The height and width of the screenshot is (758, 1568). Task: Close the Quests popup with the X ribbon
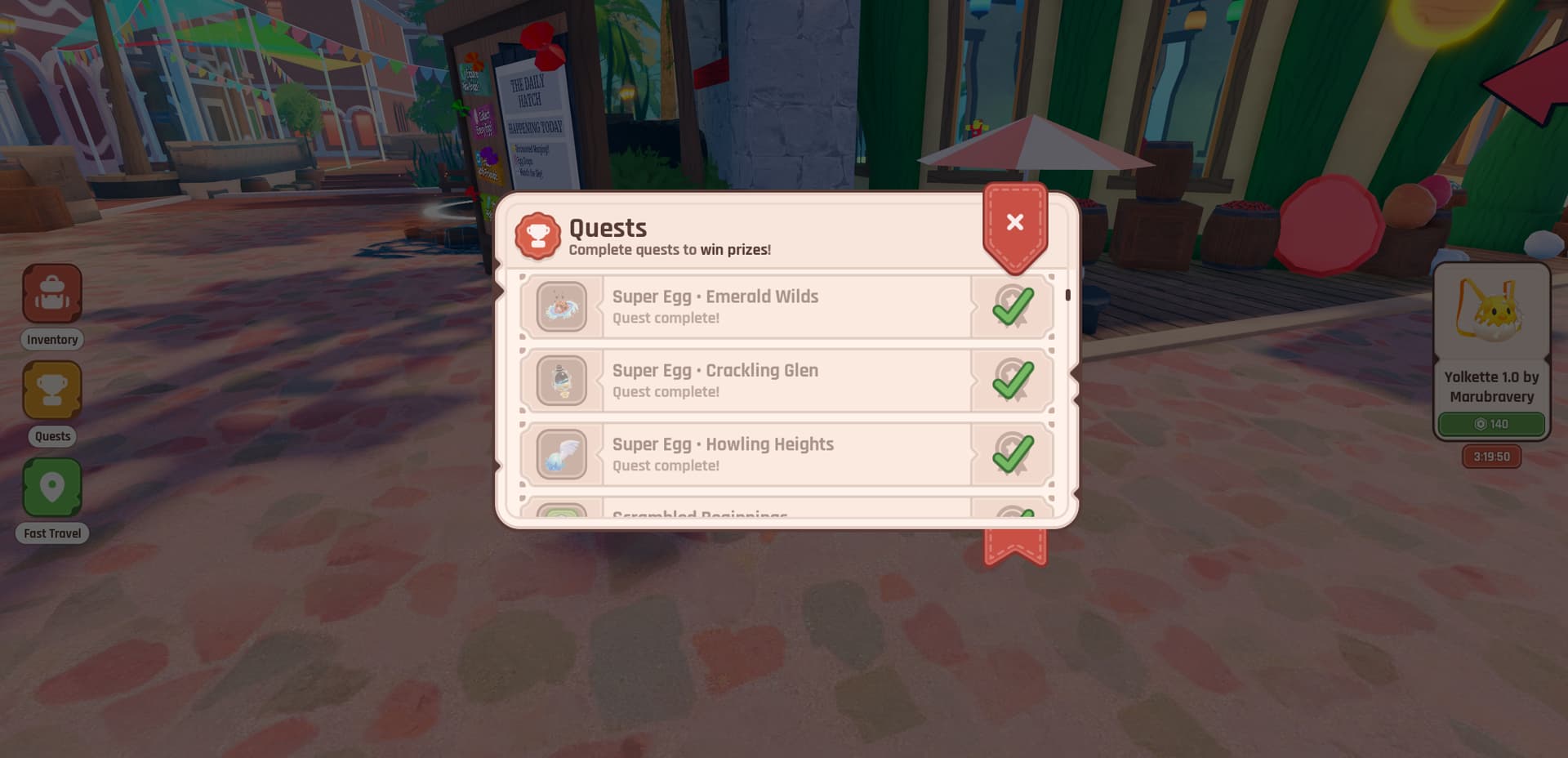[x=1015, y=222]
